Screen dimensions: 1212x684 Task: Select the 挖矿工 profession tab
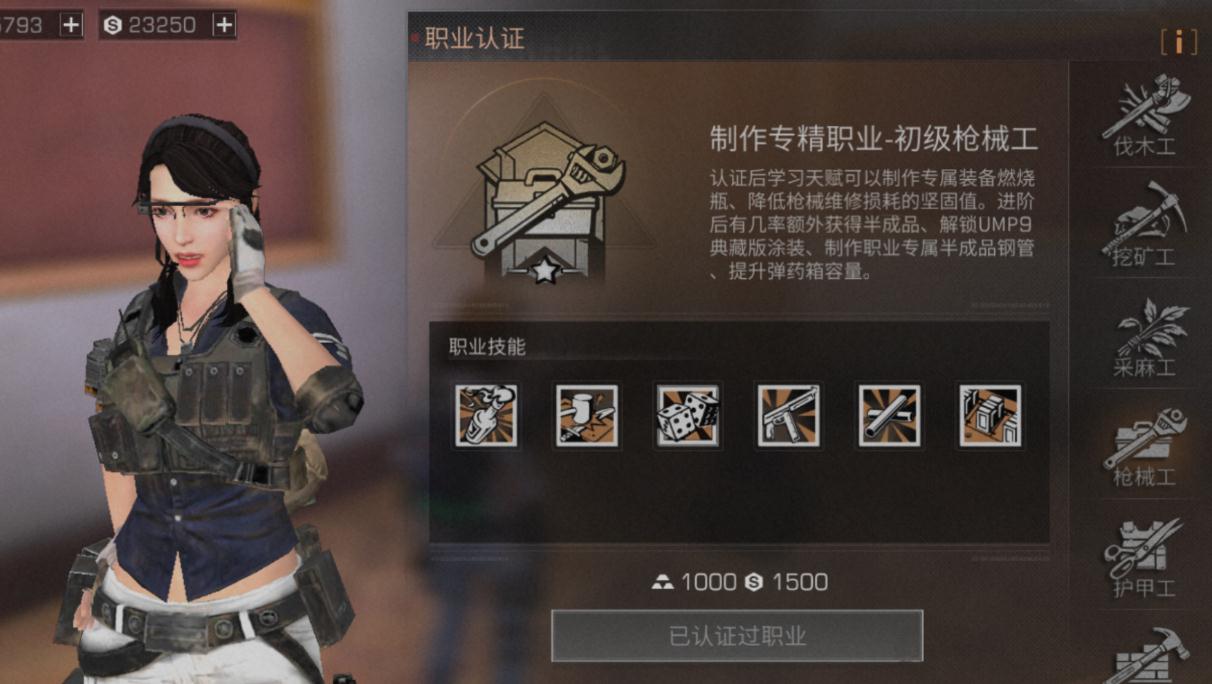click(x=1144, y=226)
